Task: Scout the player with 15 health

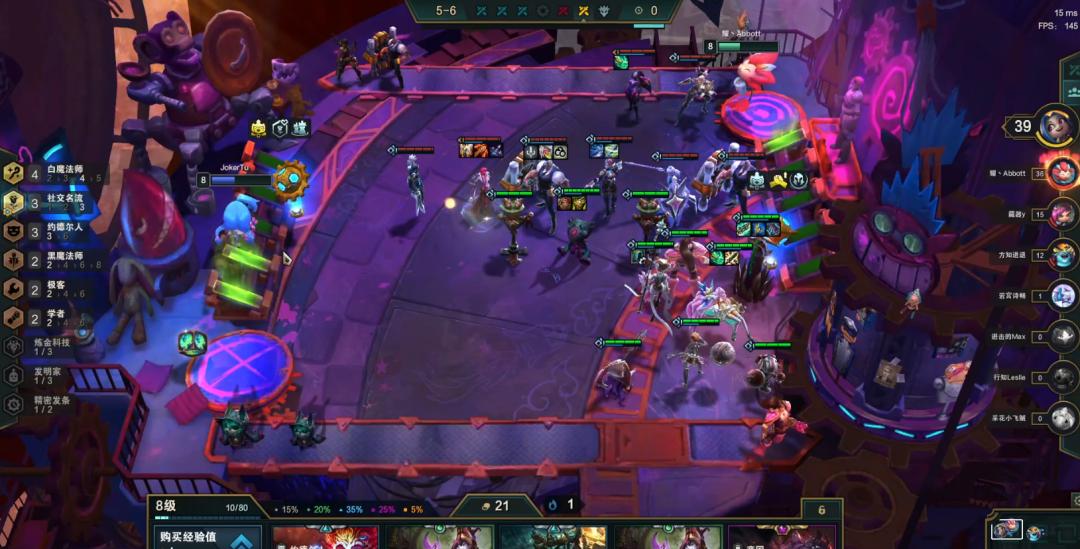Action: (1062, 214)
